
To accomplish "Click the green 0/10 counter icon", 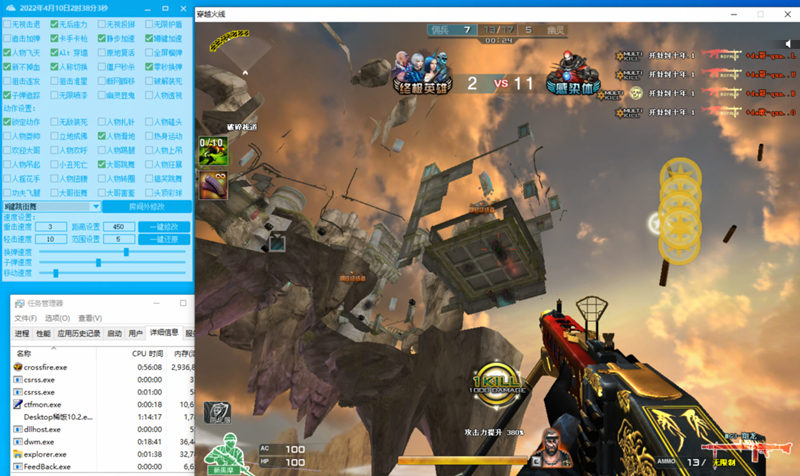I will pyautogui.click(x=211, y=150).
